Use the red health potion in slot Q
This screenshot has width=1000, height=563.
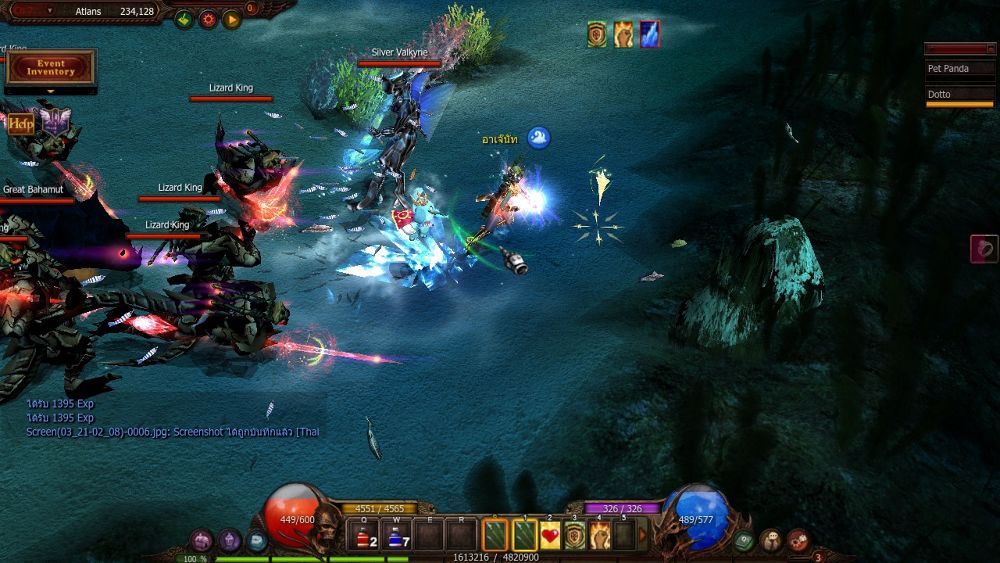[x=366, y=536]
